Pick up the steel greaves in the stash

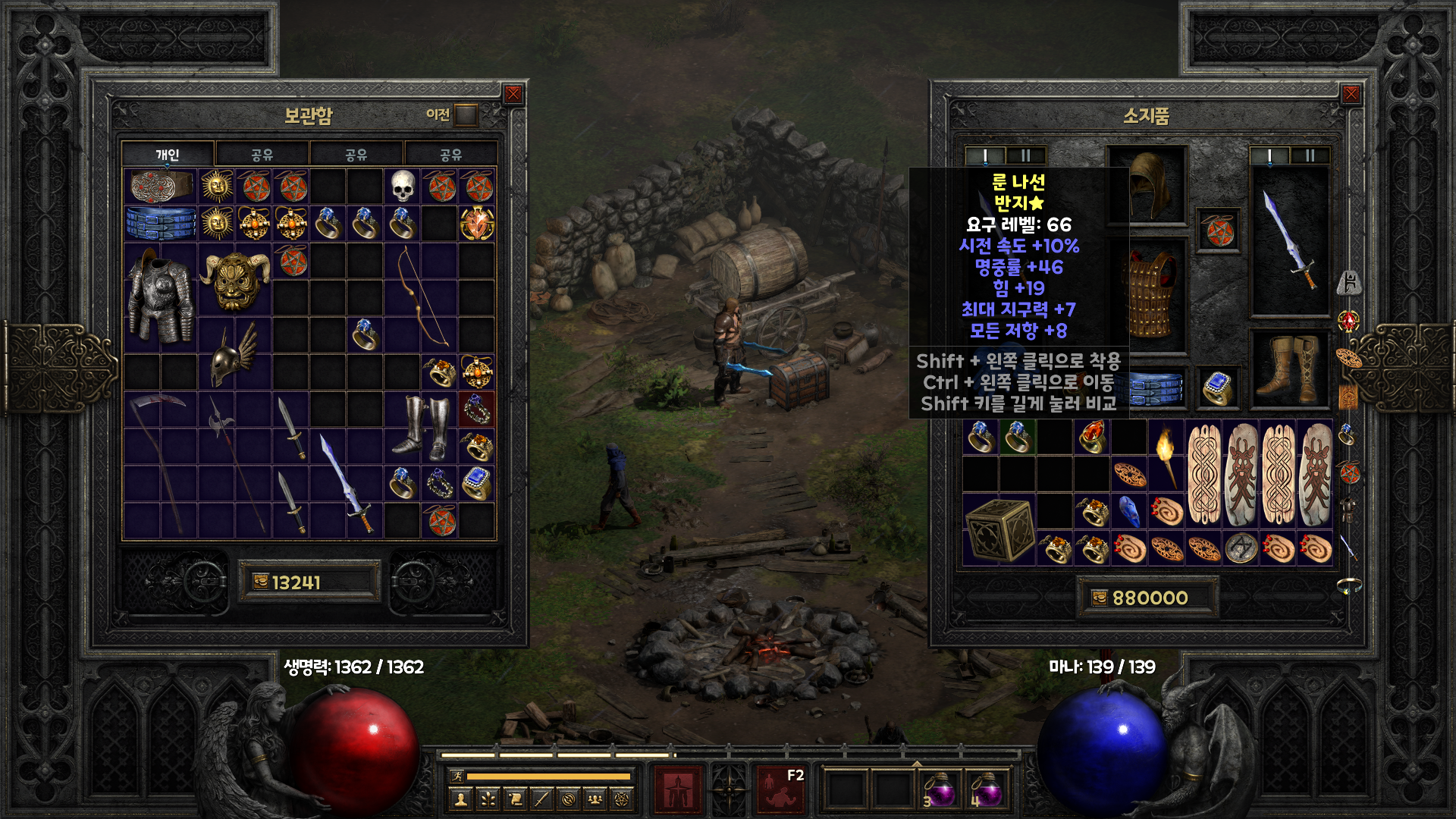(x=420, y=428)
